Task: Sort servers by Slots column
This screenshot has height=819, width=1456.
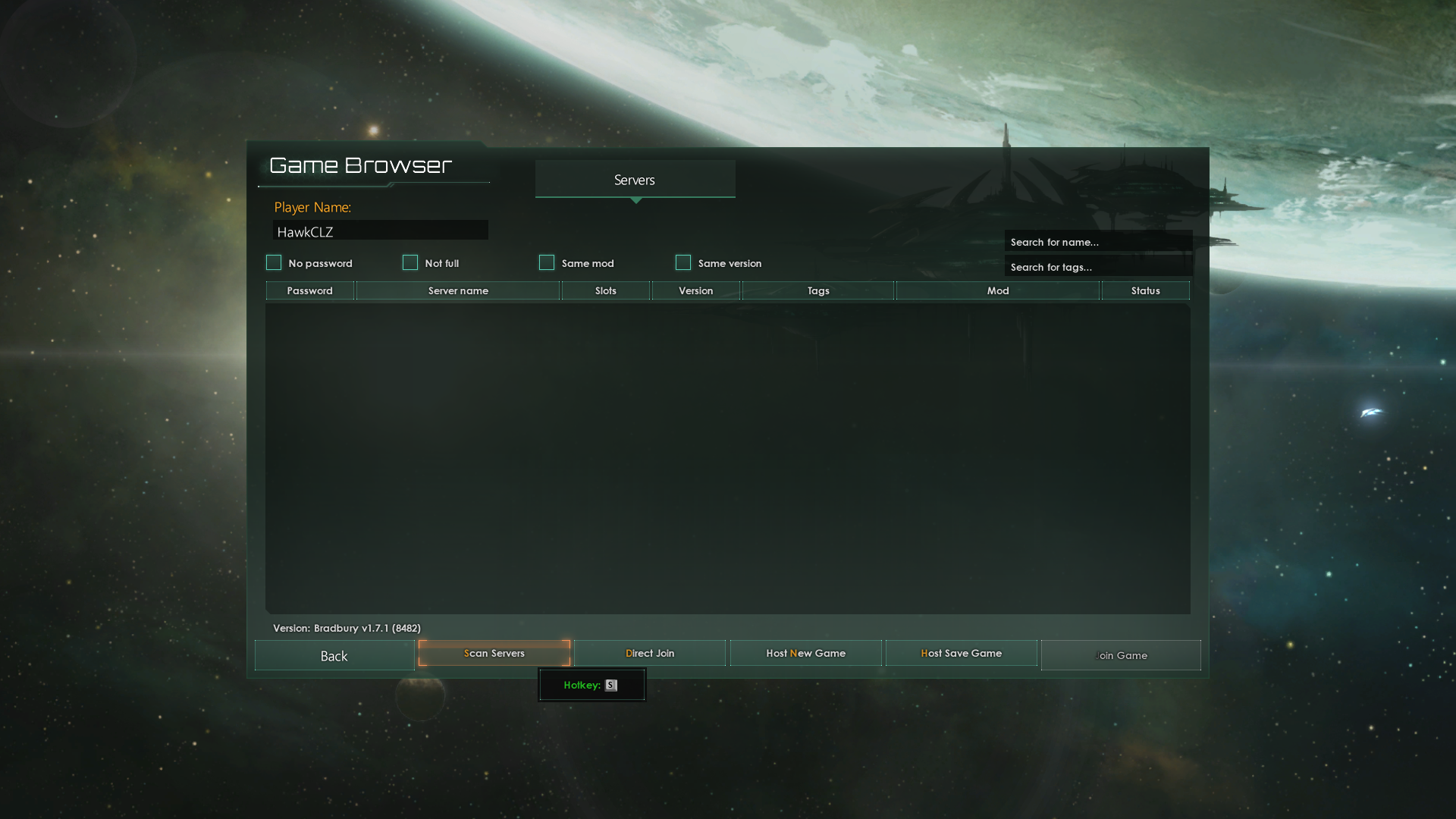Action: [x=604, y=290]
